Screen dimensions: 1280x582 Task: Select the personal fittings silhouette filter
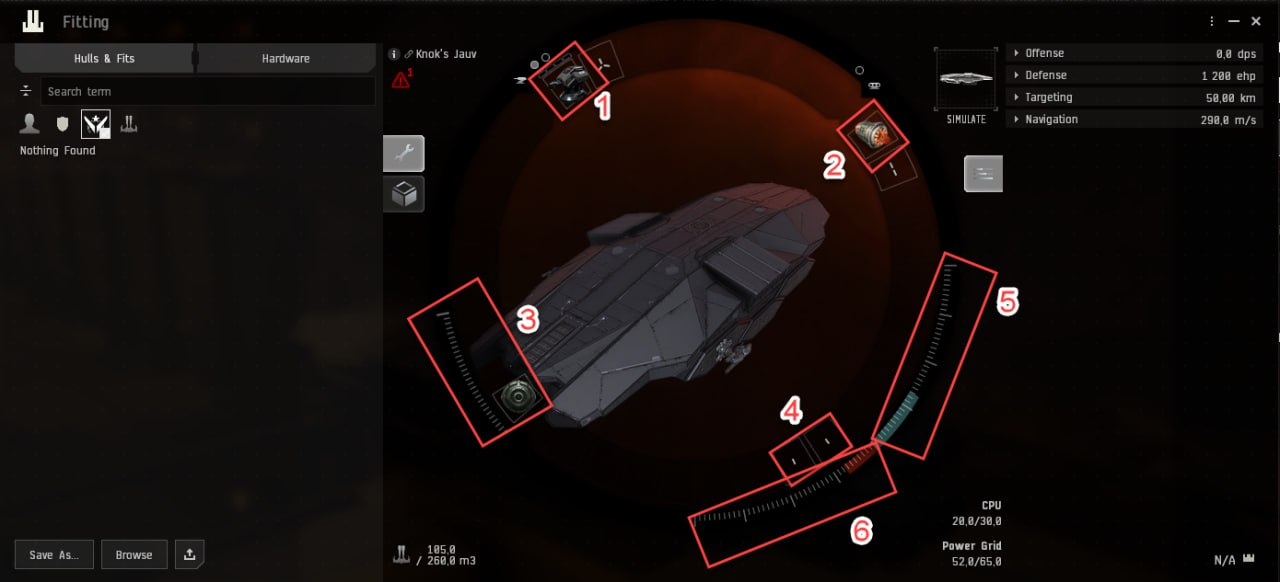(x=30, y=124)
